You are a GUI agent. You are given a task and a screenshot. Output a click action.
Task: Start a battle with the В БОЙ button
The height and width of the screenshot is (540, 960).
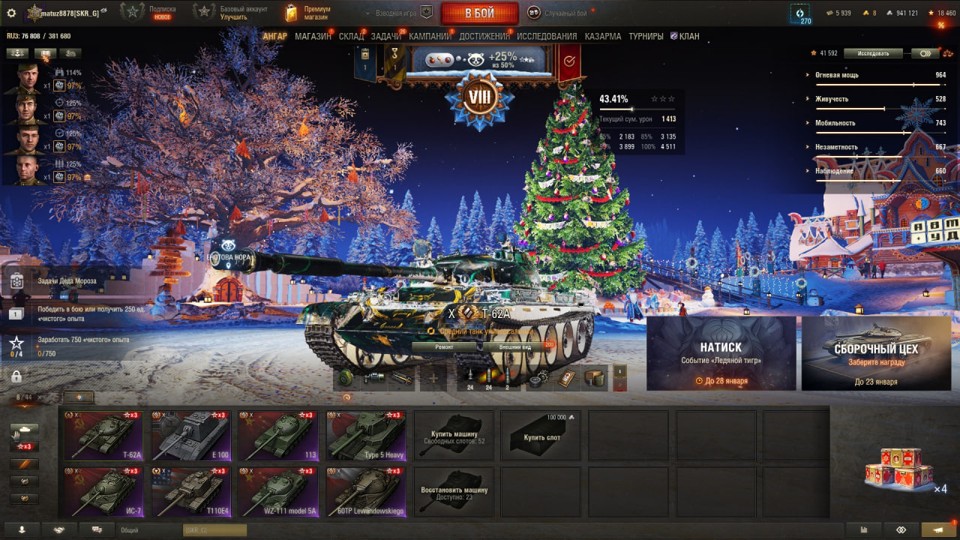tap(479, 13)
